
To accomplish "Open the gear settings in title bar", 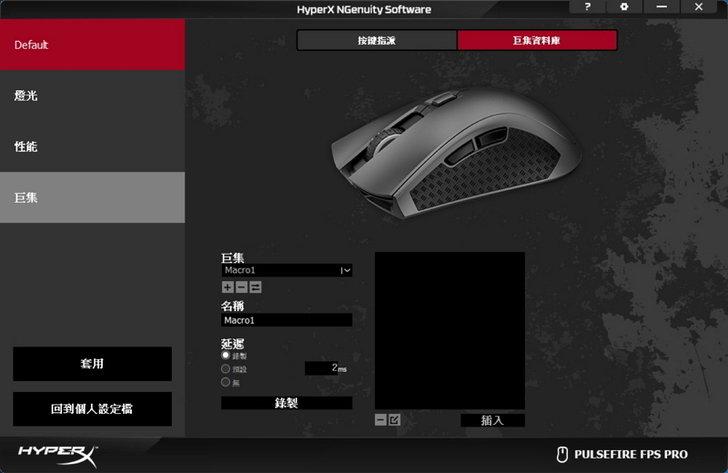I will (624, 7).
